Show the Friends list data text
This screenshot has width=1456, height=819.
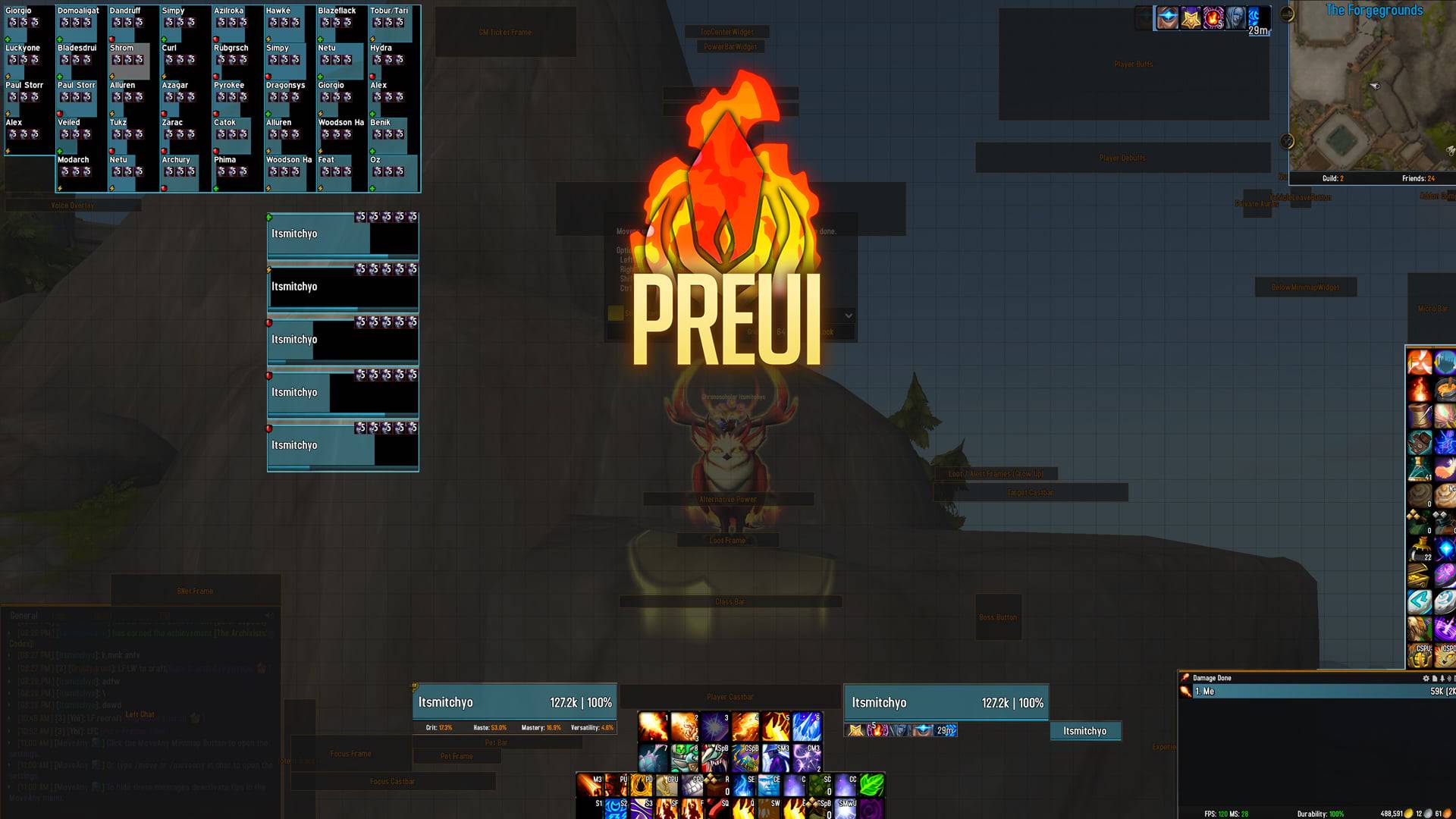(x=1417, y=179)
